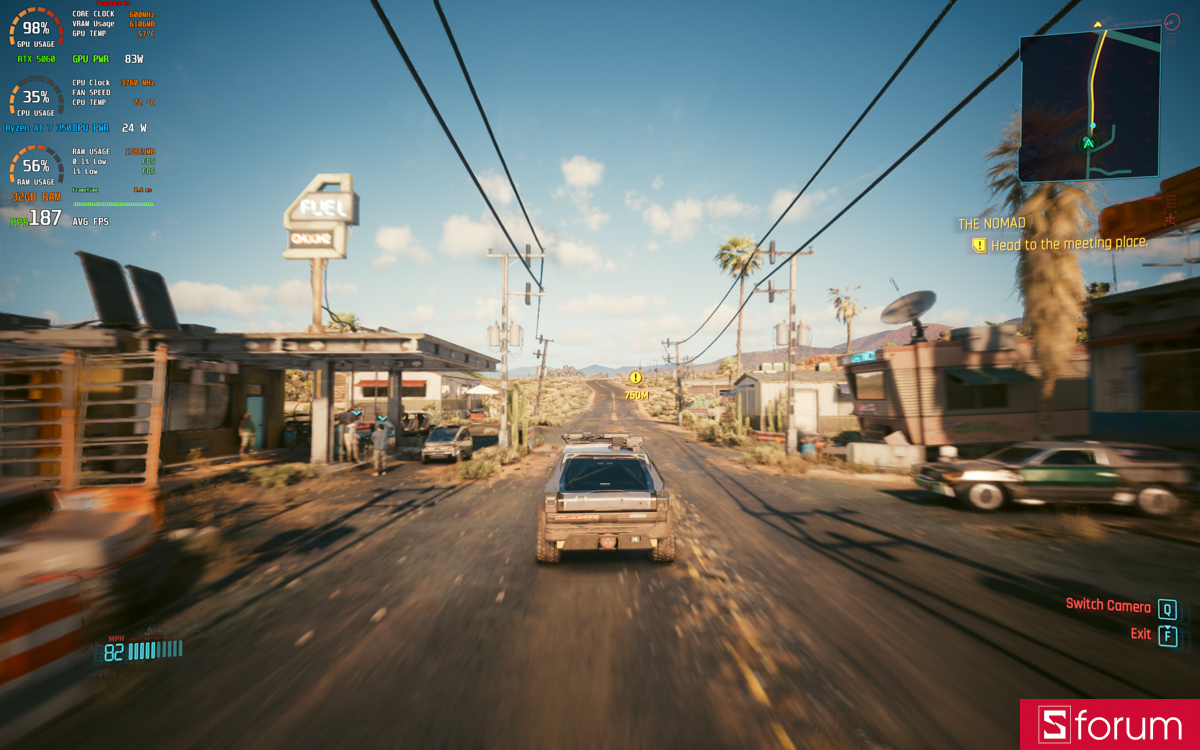Open the Sforum watermark logo
This screenshot has width=1200, height=750.
[x=1109, y=725]
